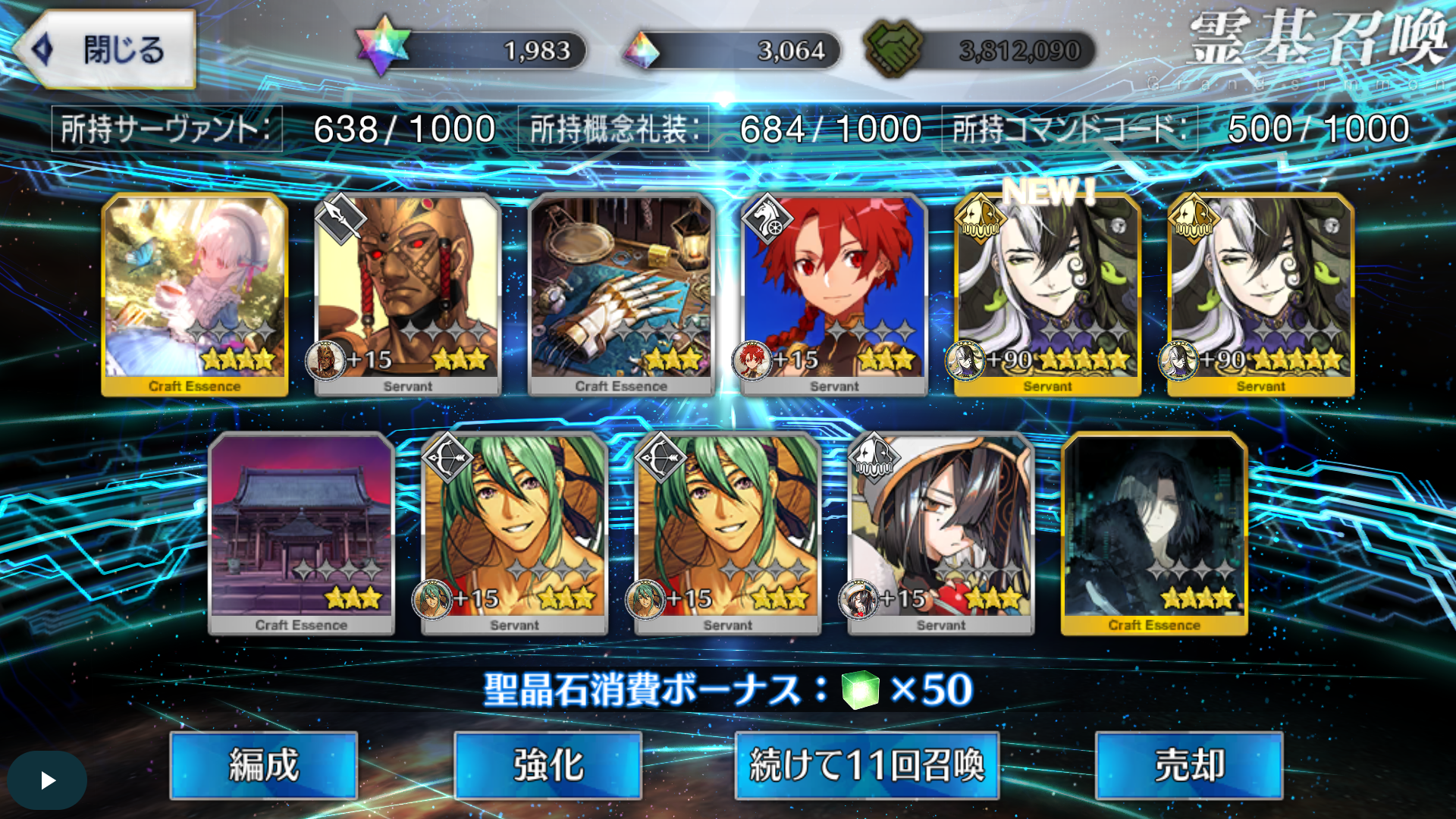Click the play button overlay
The image size is (1456, 819).
[47, 780]
